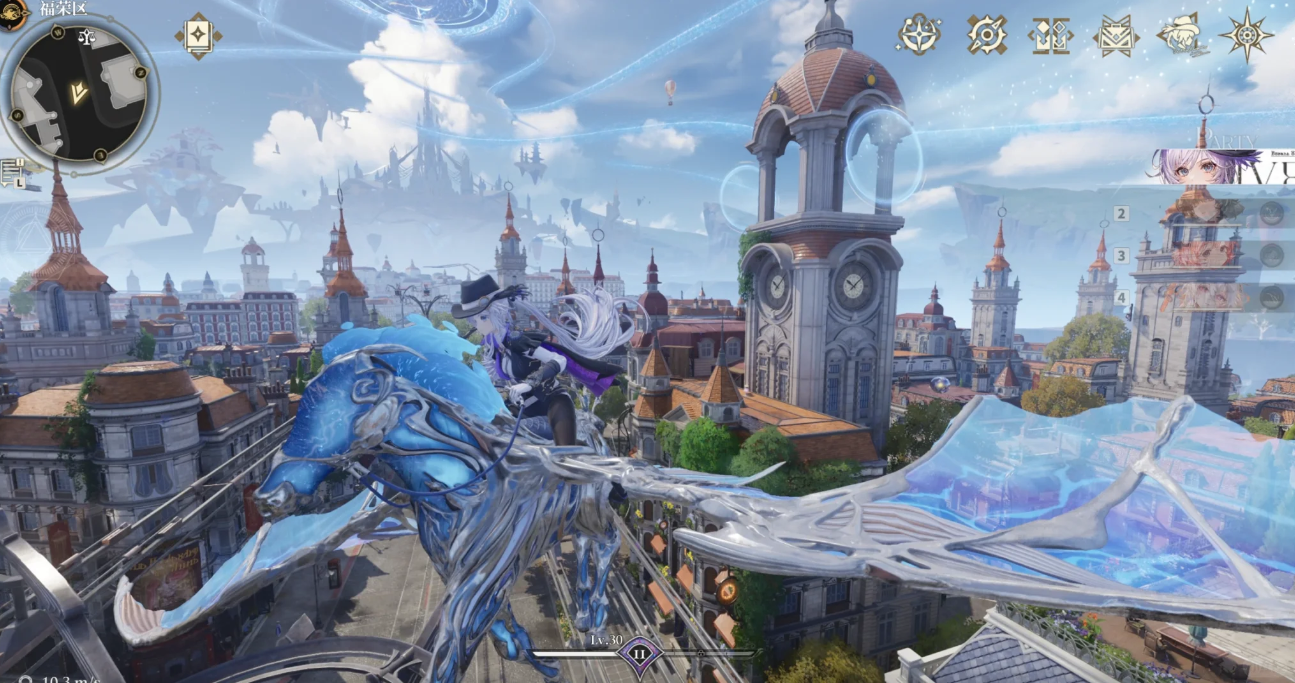
Task: Select the rotating arrows target icon
Action: coord(987,34)
